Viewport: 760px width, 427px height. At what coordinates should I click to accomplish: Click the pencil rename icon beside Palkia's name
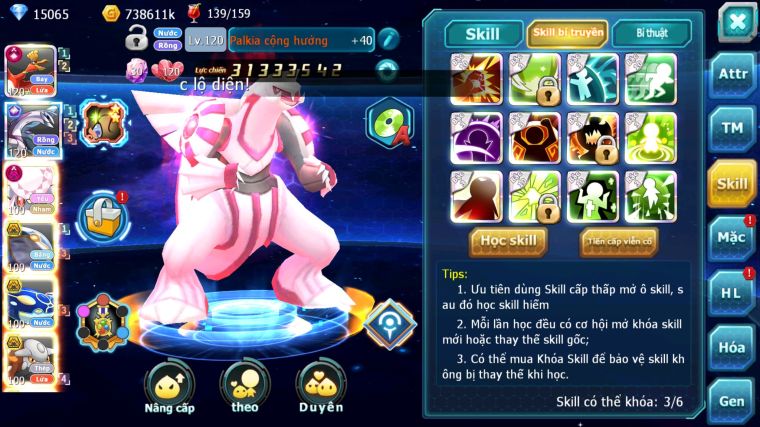(x=389, y=40)
